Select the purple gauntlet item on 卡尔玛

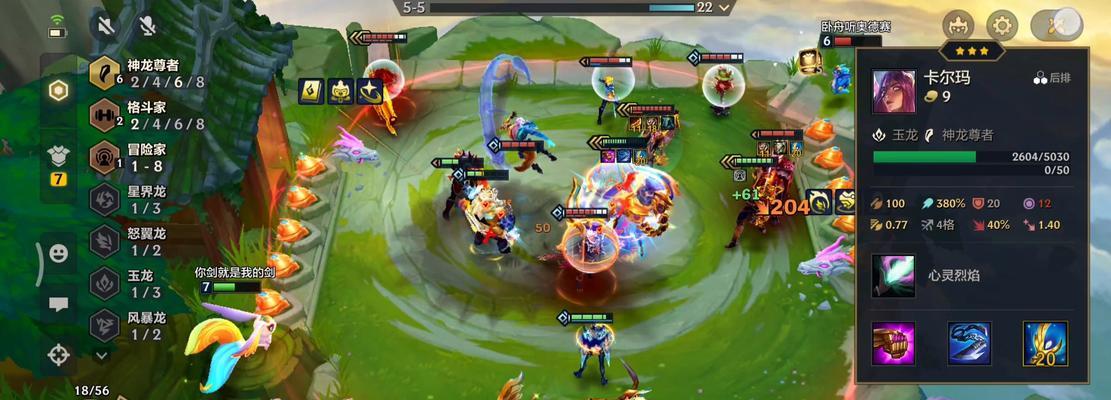(x=893, y=343)
